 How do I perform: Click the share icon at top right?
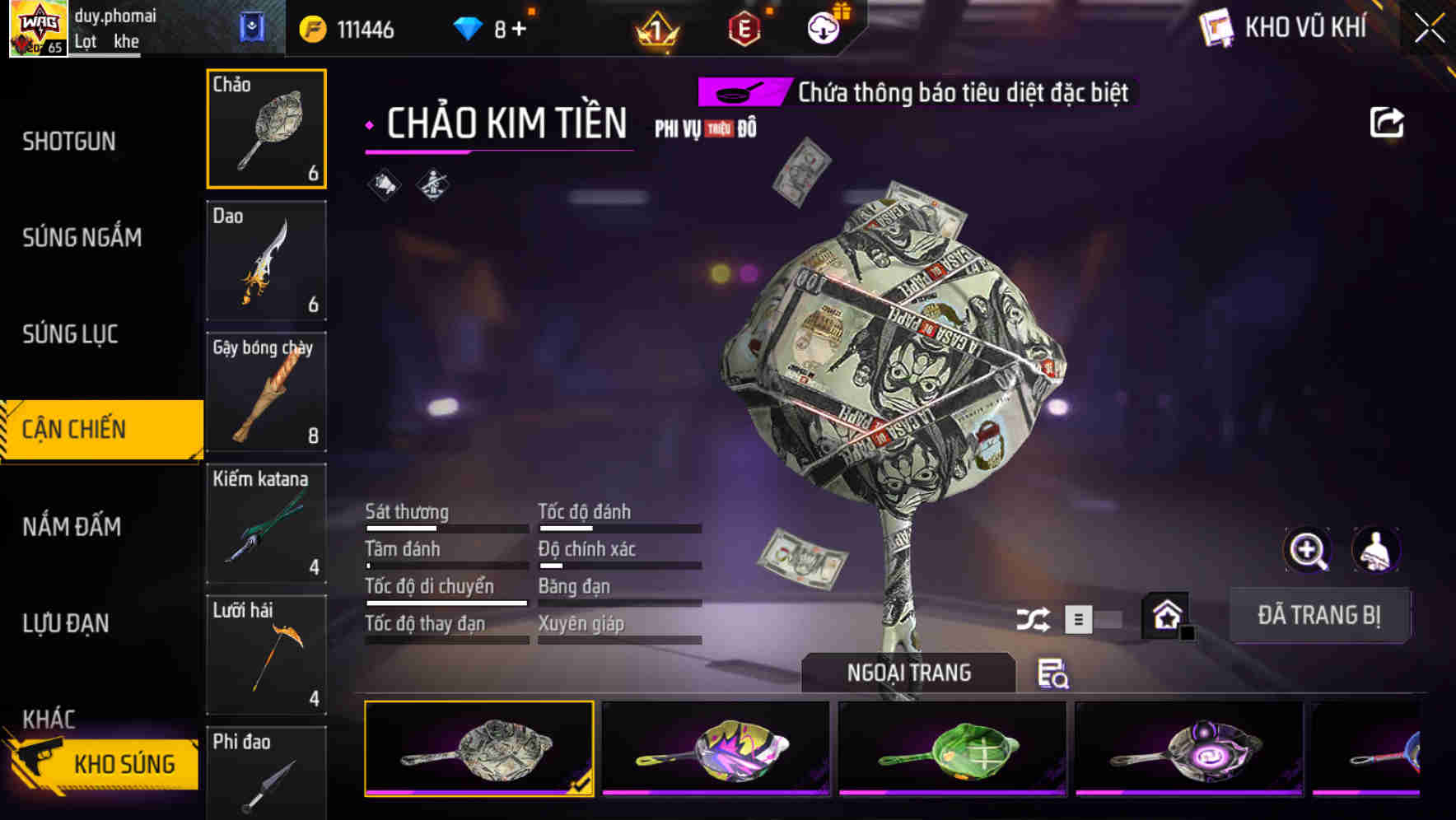coord(1387,121)
